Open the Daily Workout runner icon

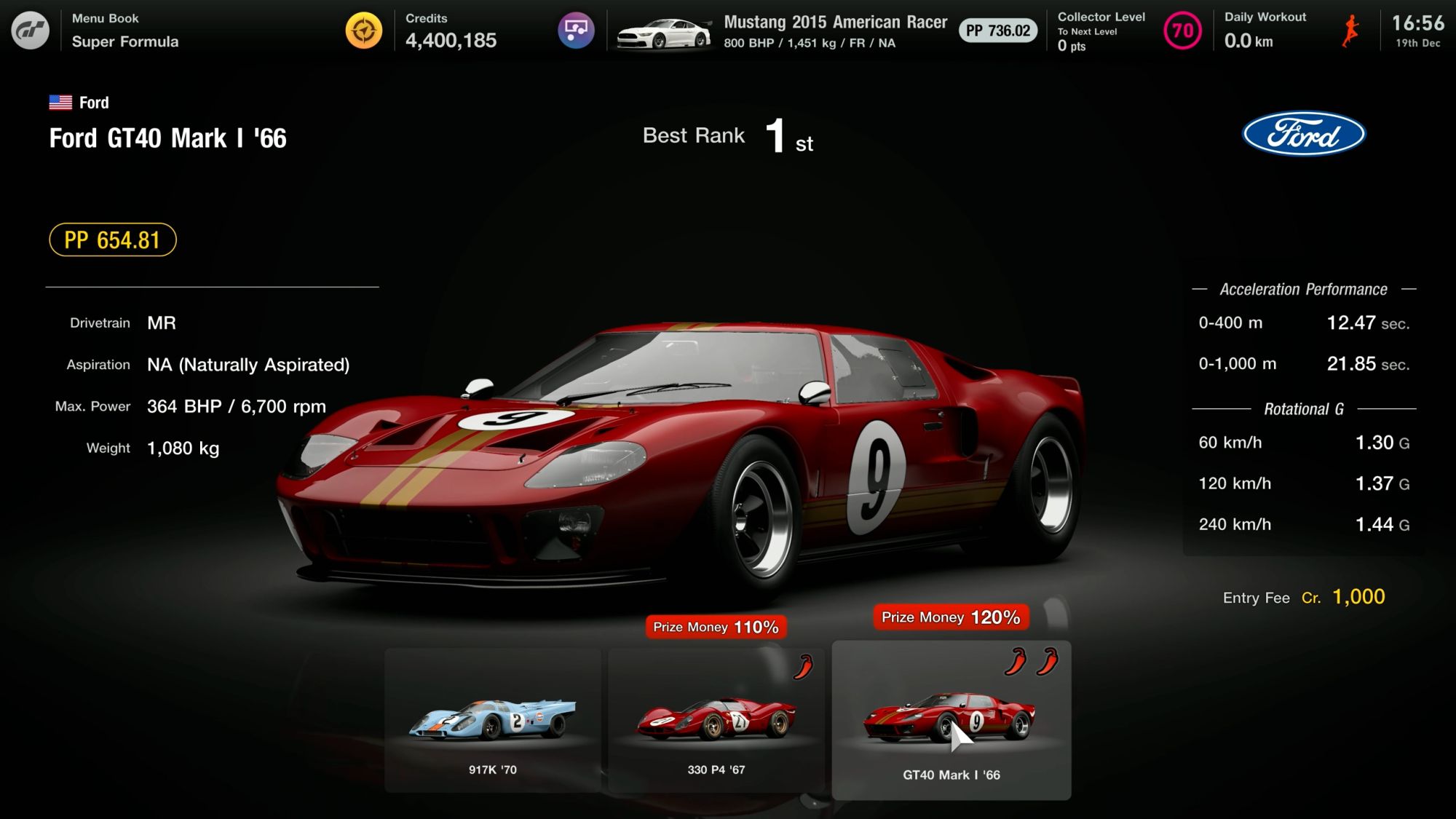(x=1350, y=31)
